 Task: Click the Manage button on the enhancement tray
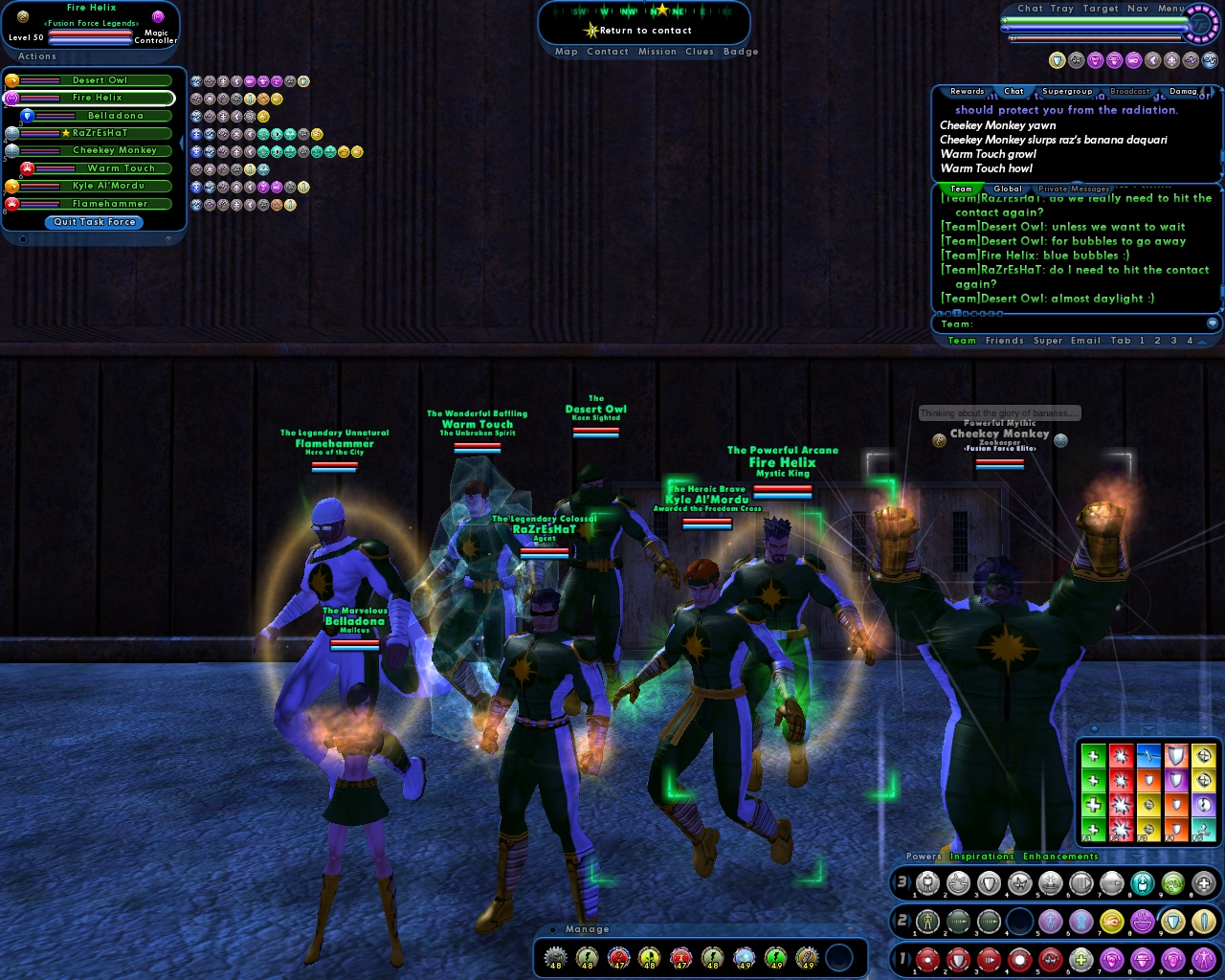[587, 929]
